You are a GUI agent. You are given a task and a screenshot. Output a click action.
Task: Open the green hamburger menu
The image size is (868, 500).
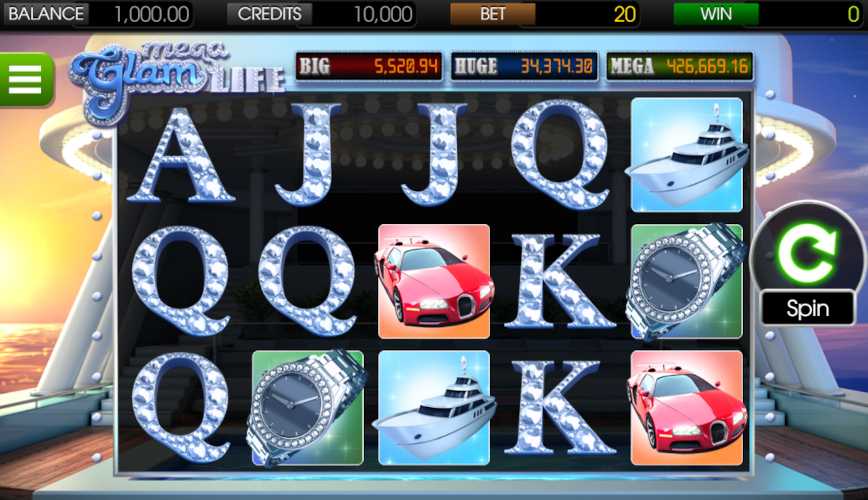(24, 78)
